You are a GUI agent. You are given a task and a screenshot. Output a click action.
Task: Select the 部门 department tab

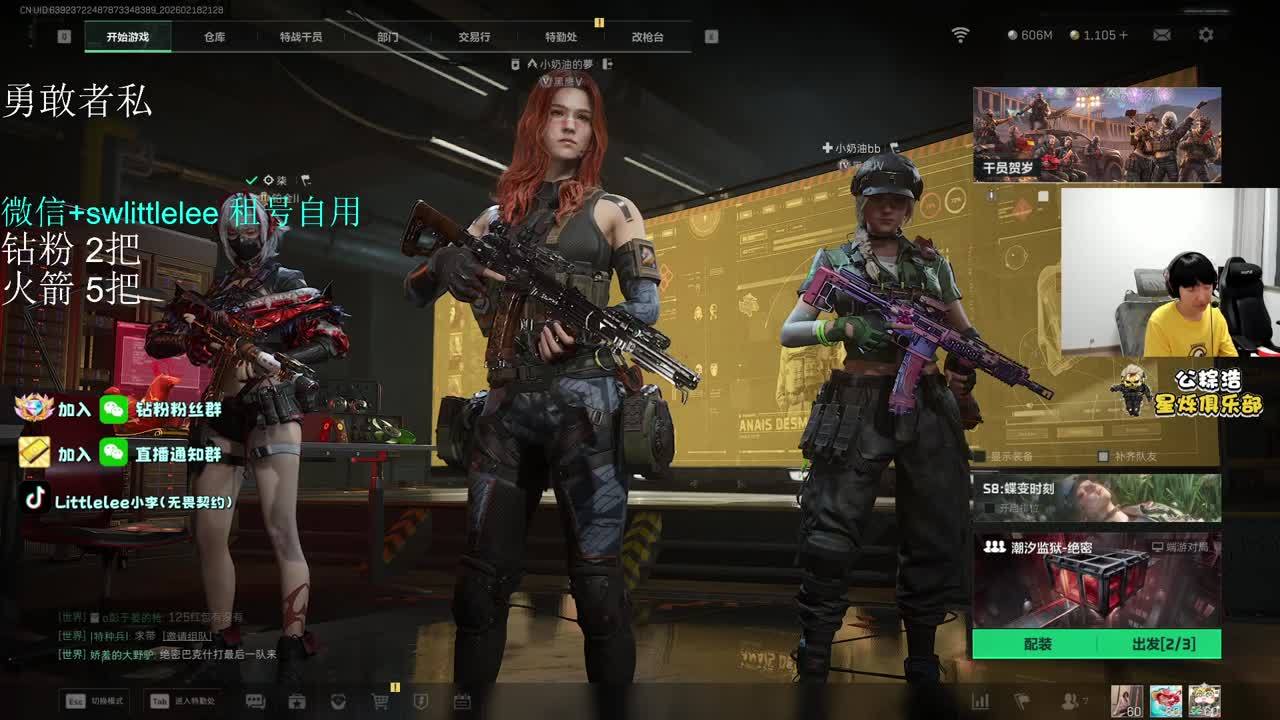388,37
